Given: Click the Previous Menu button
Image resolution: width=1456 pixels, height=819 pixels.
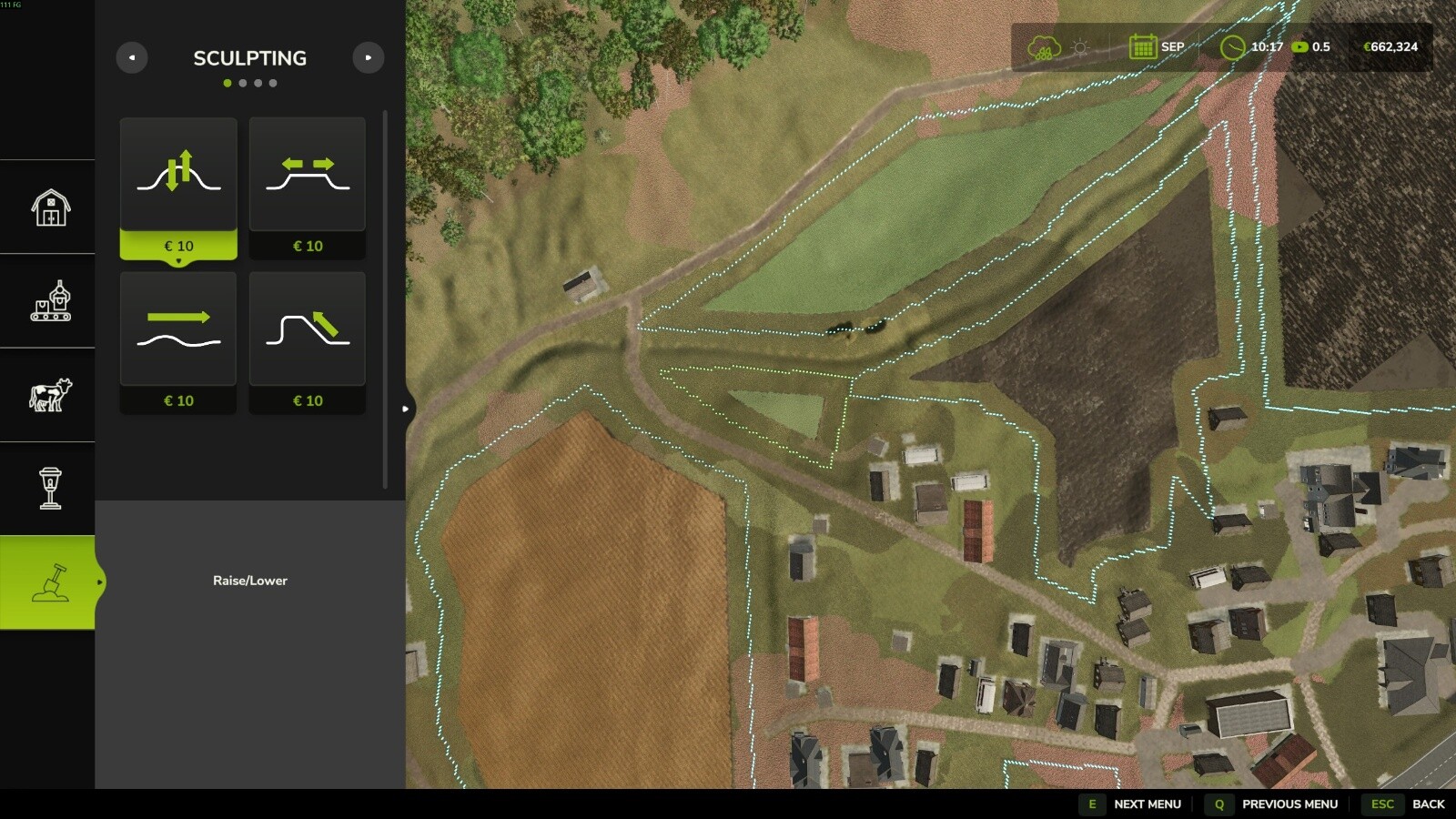Looking at the screenshot, I should point(1272,804).
